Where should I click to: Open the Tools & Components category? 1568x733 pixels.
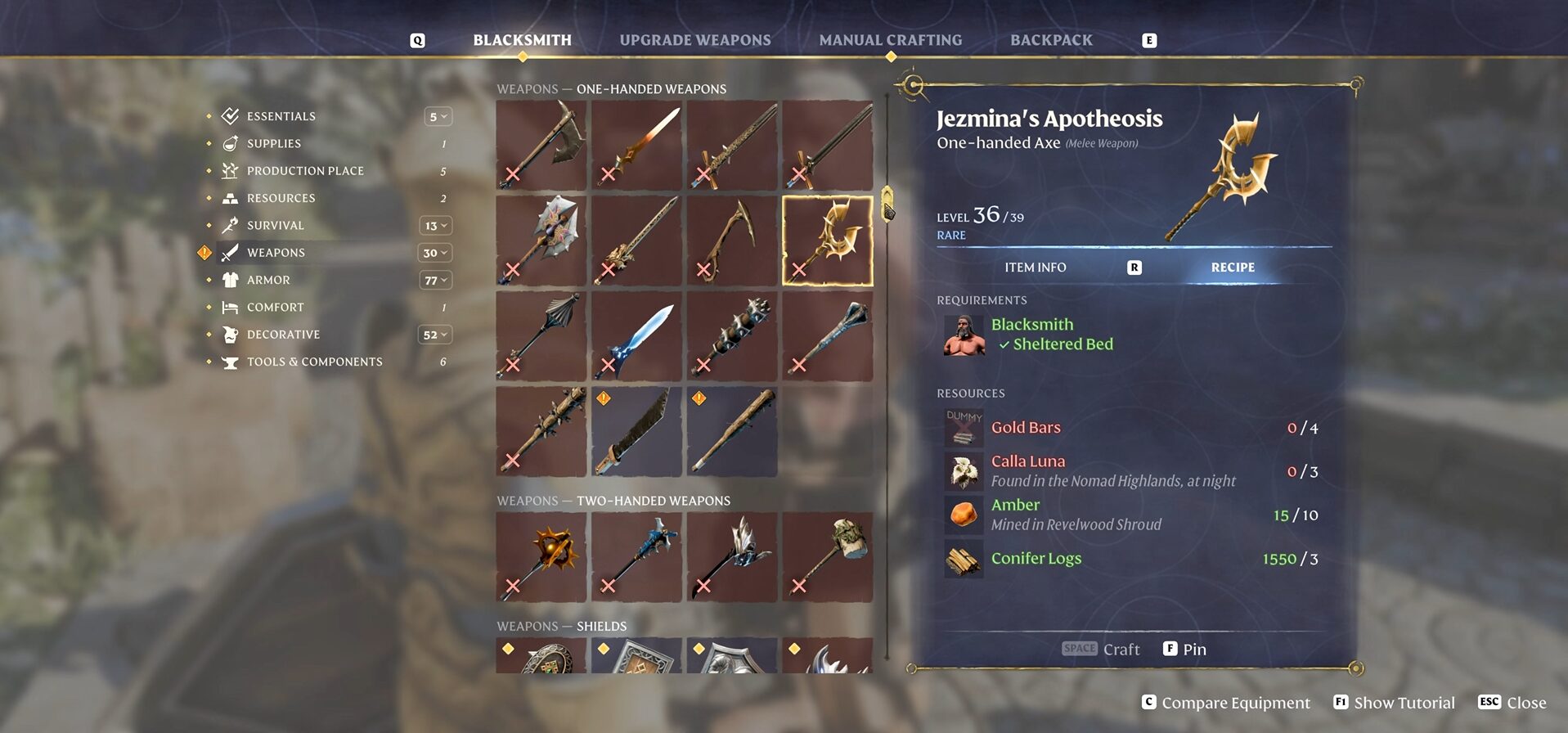coord(314,362)
